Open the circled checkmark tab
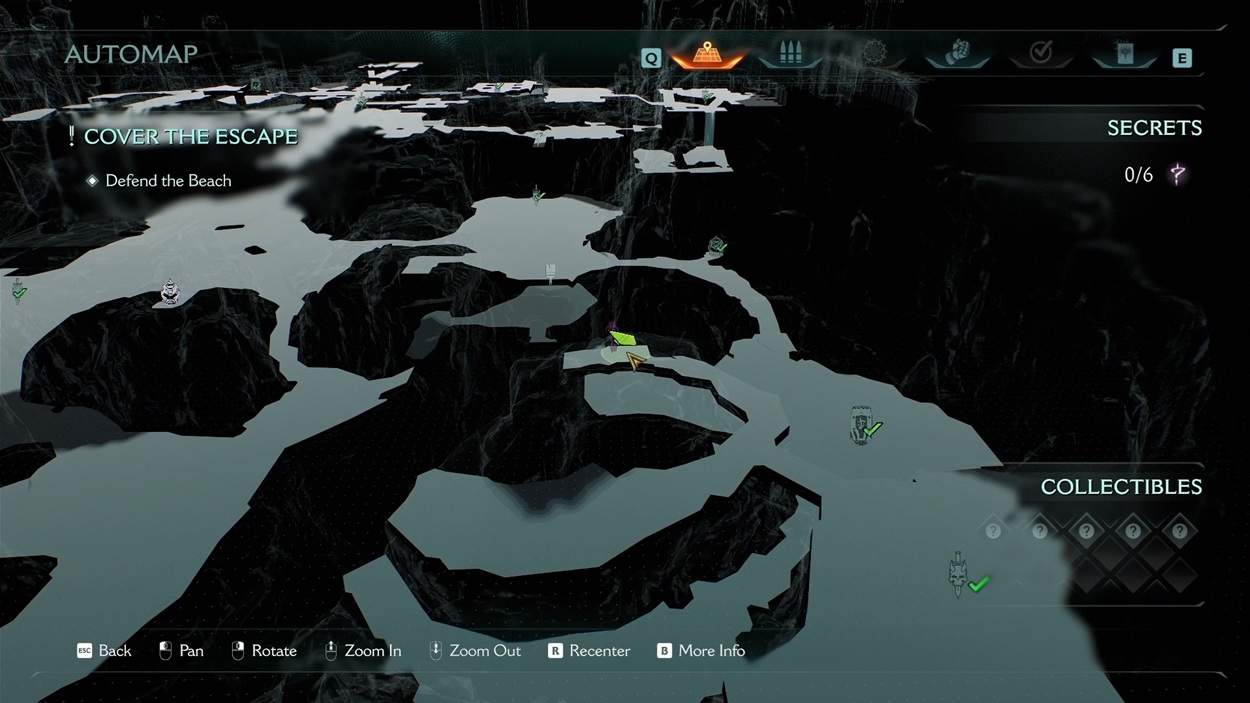The width and height of the screenshot is (1250, 703). coord(1041,54)
